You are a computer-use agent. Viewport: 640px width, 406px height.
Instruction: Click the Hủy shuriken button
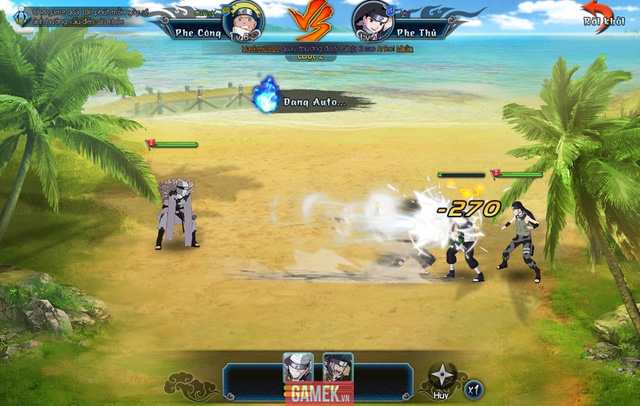coord(441,379)
